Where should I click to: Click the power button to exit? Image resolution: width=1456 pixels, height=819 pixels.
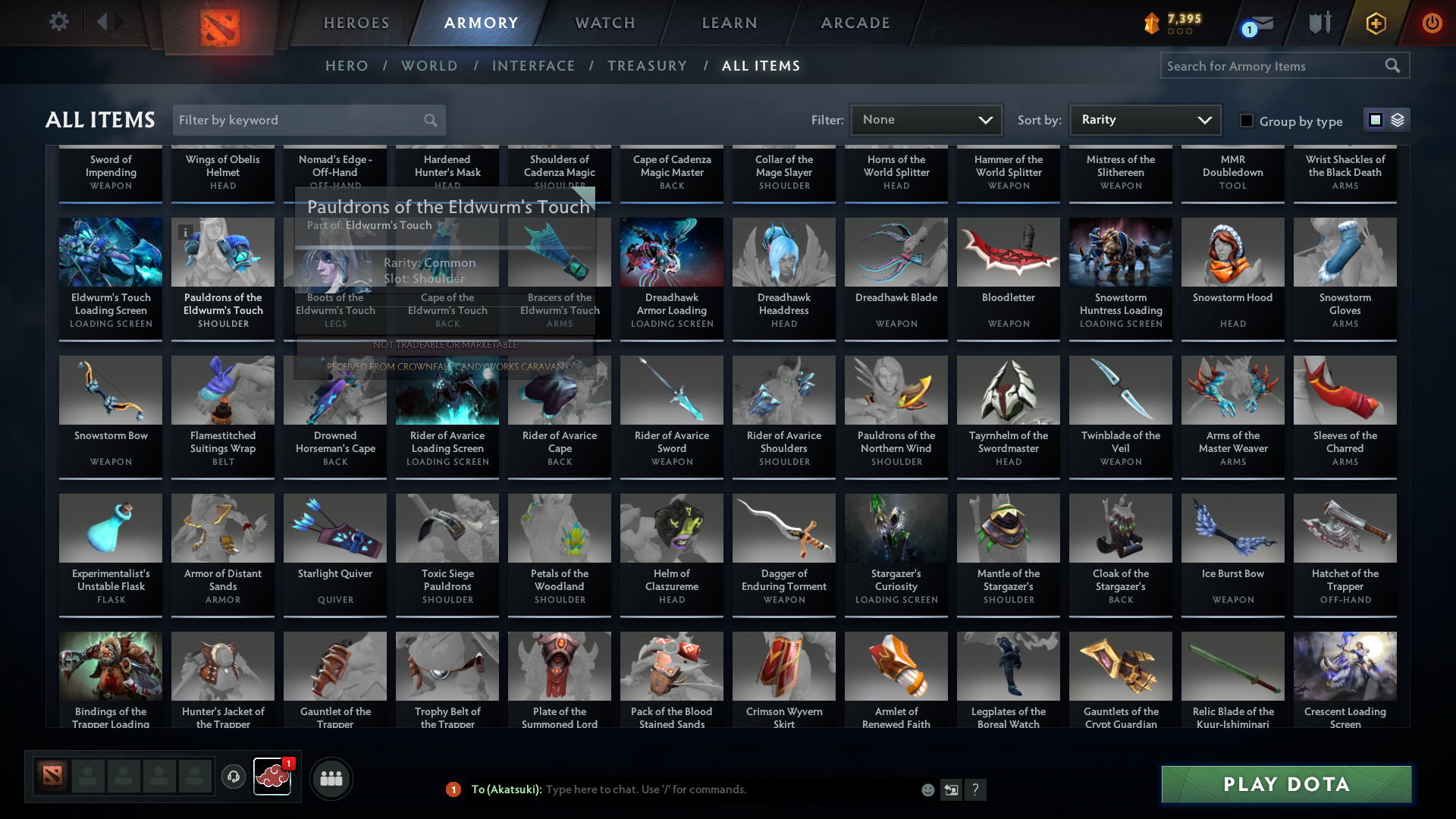[1432, 23]
